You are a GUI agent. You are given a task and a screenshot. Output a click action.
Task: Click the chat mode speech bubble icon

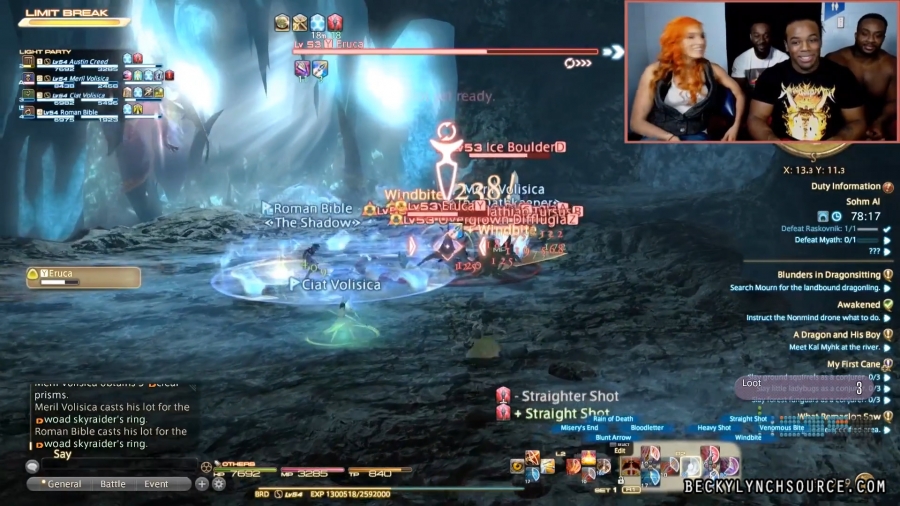(33, 466)
